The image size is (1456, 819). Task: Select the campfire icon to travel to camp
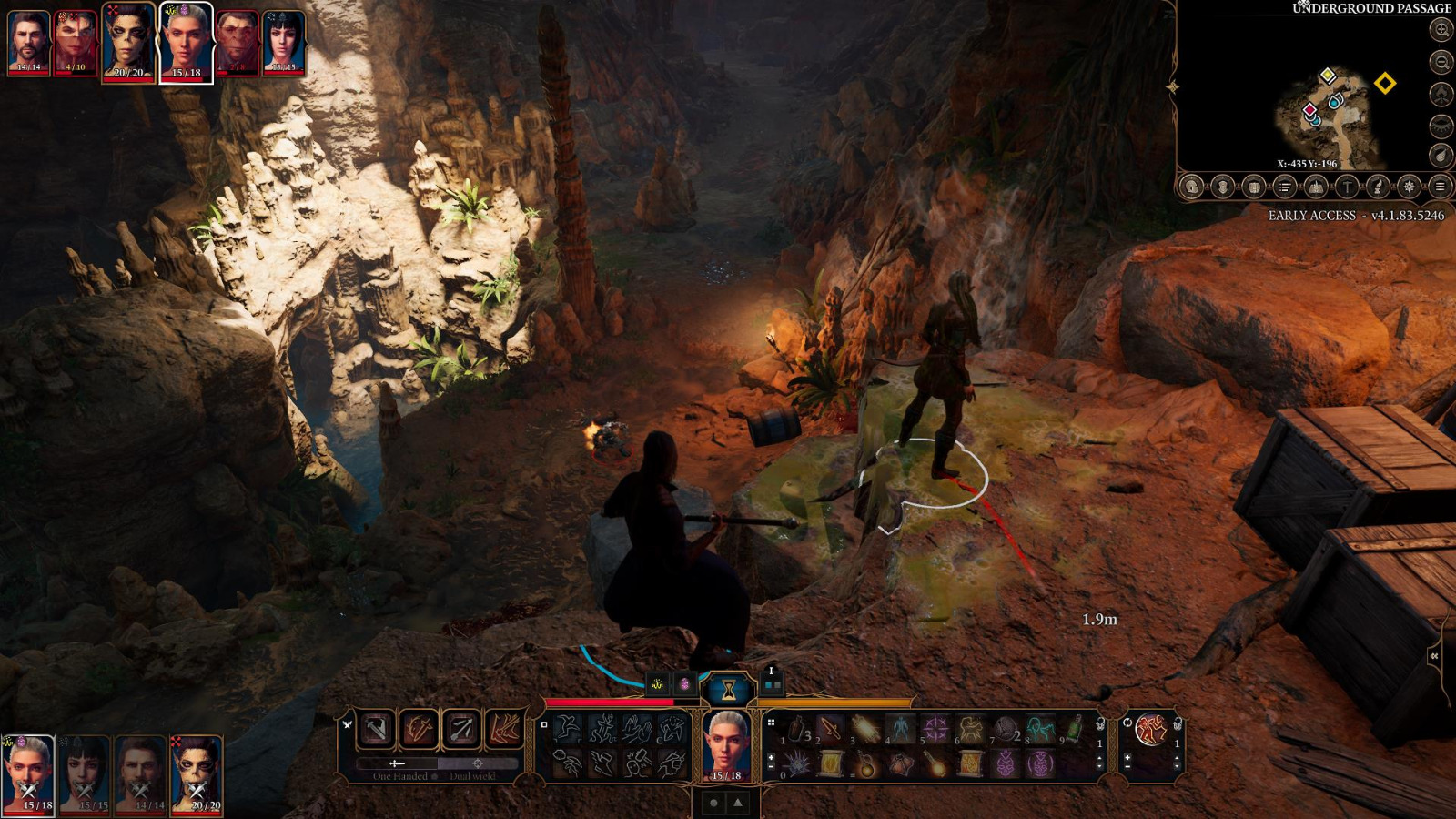[x=1441, y=95]
